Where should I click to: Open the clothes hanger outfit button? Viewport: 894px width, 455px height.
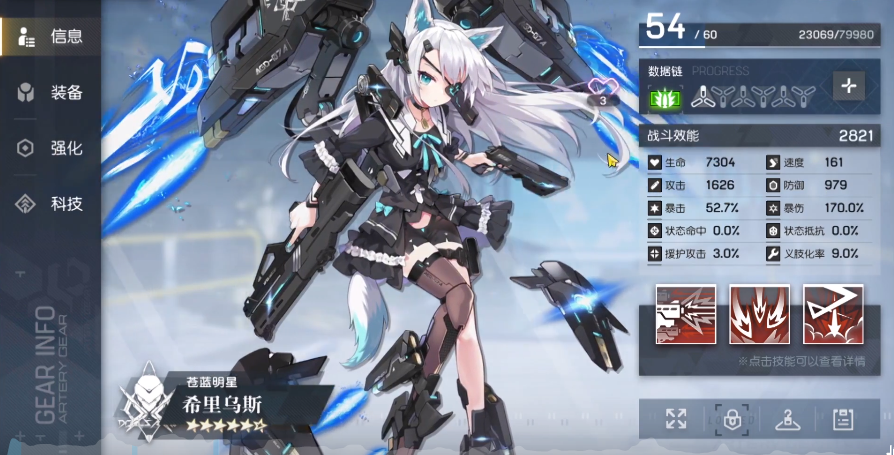click(x=788, y=420)
